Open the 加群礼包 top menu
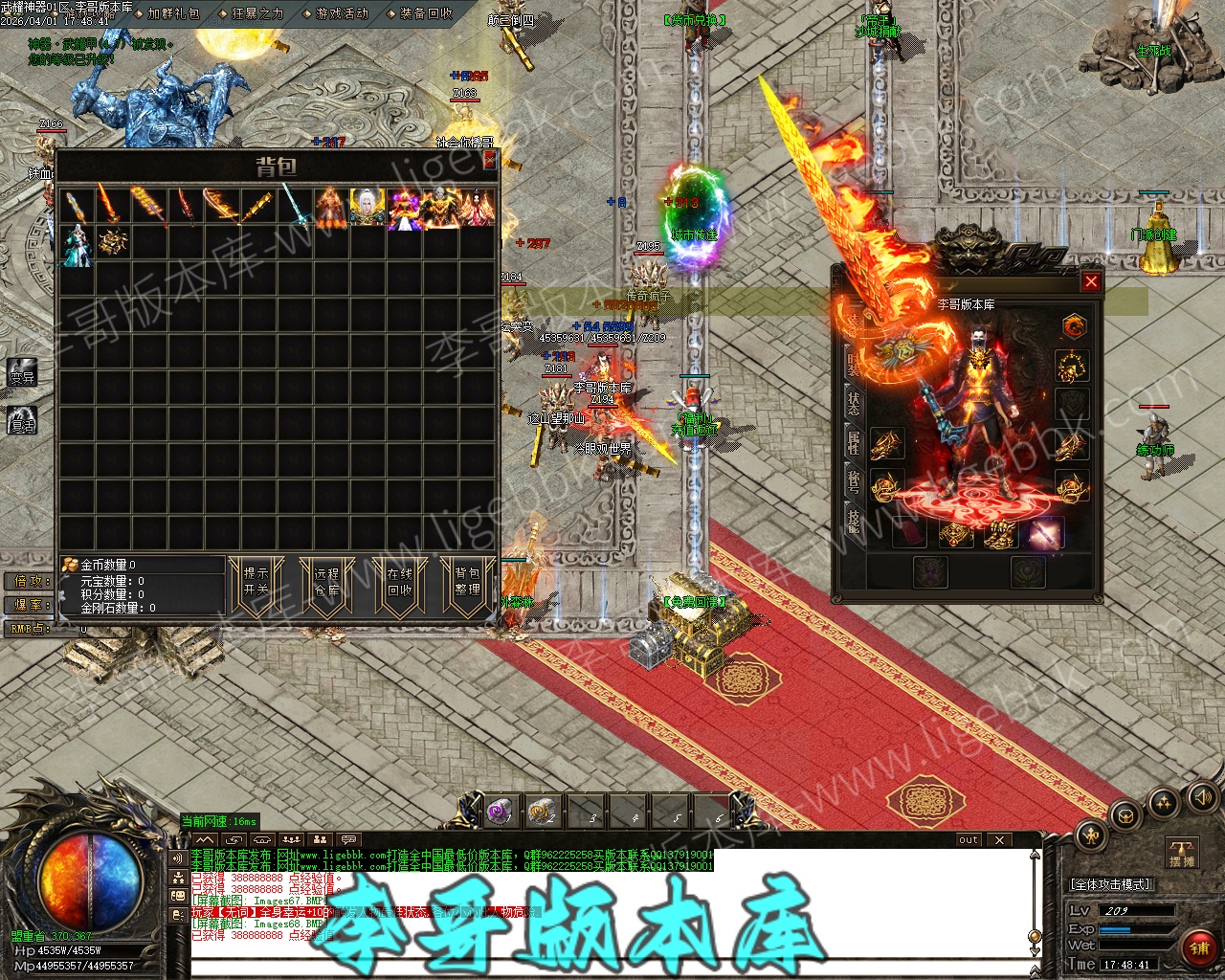 173,13
